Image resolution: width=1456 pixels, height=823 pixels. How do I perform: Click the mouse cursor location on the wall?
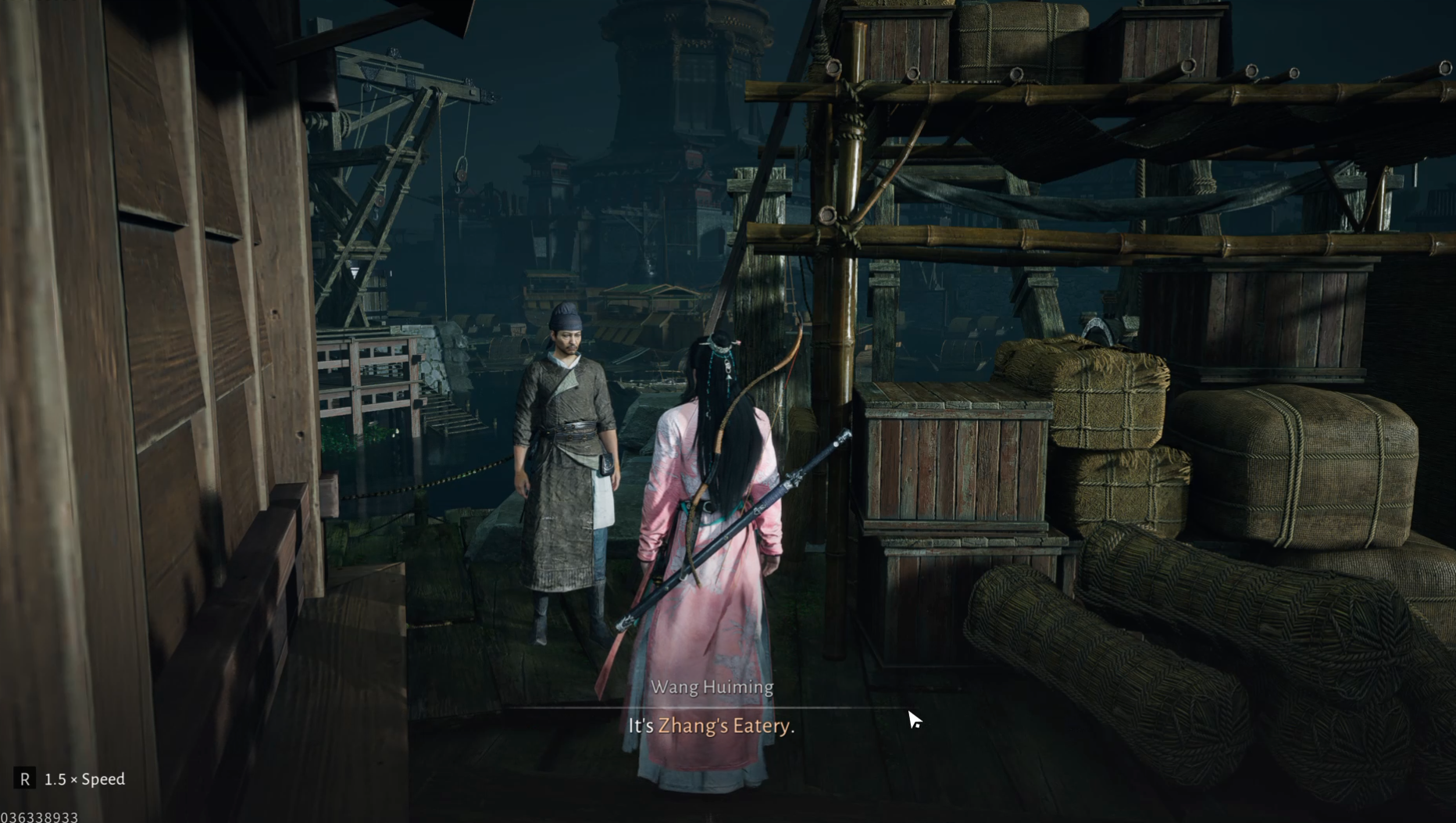(x=912, y=716)
